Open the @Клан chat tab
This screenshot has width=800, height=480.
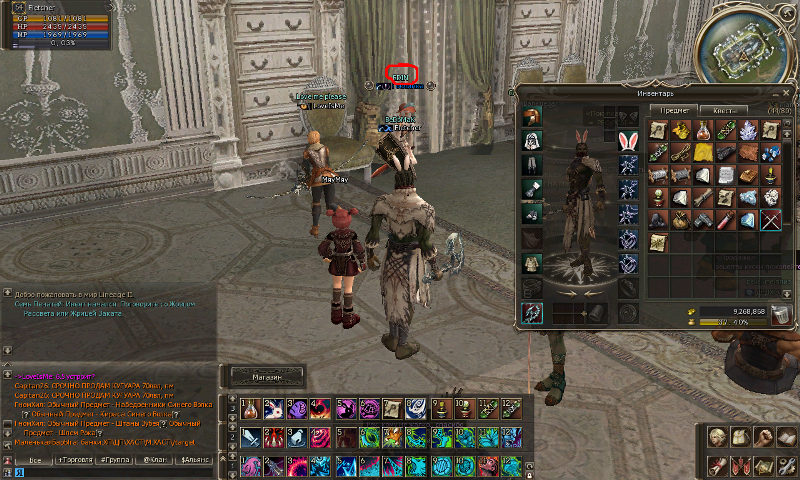[154, 458]
